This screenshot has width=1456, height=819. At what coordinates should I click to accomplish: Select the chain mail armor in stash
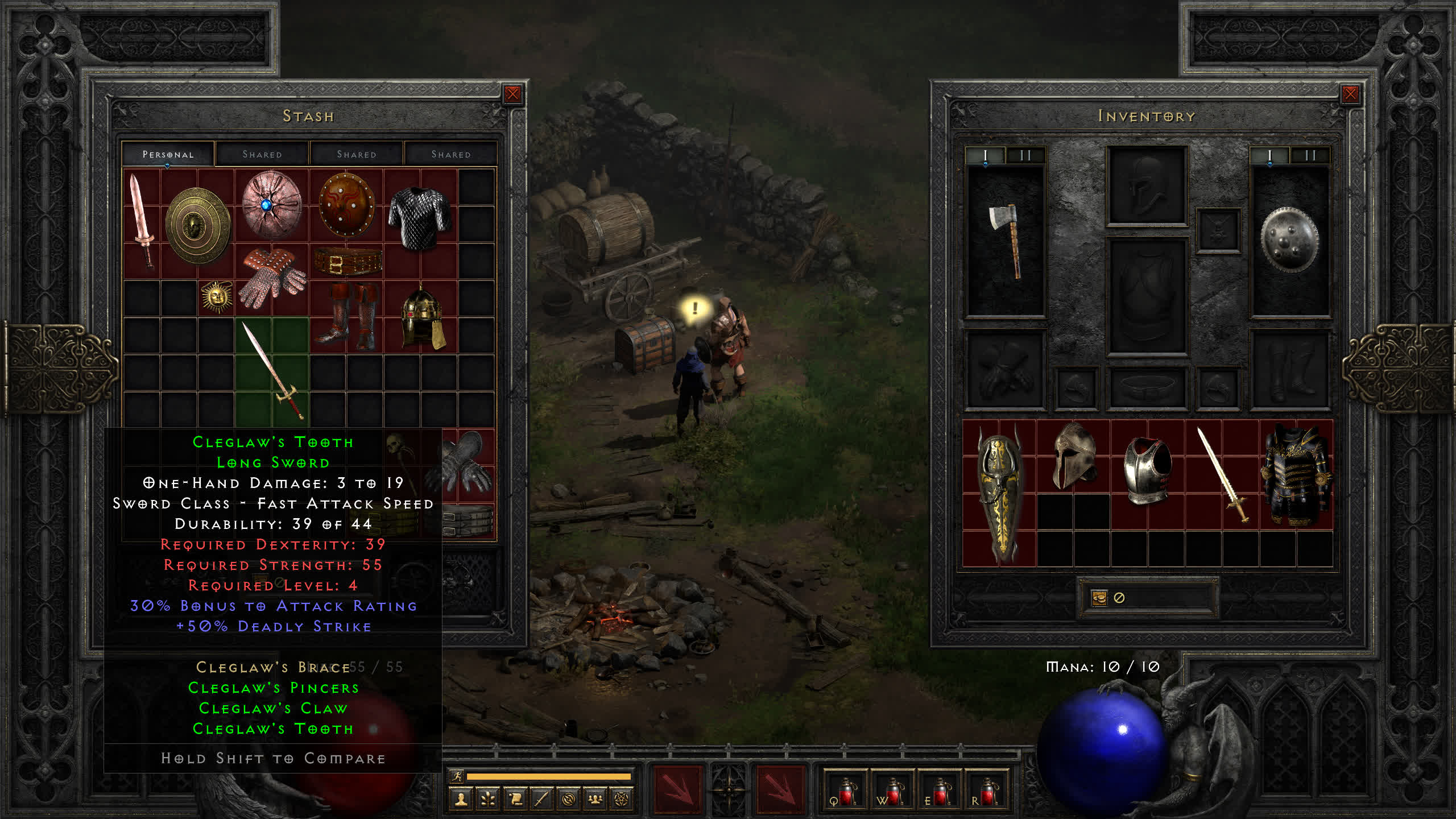click(x=420, y=219)
